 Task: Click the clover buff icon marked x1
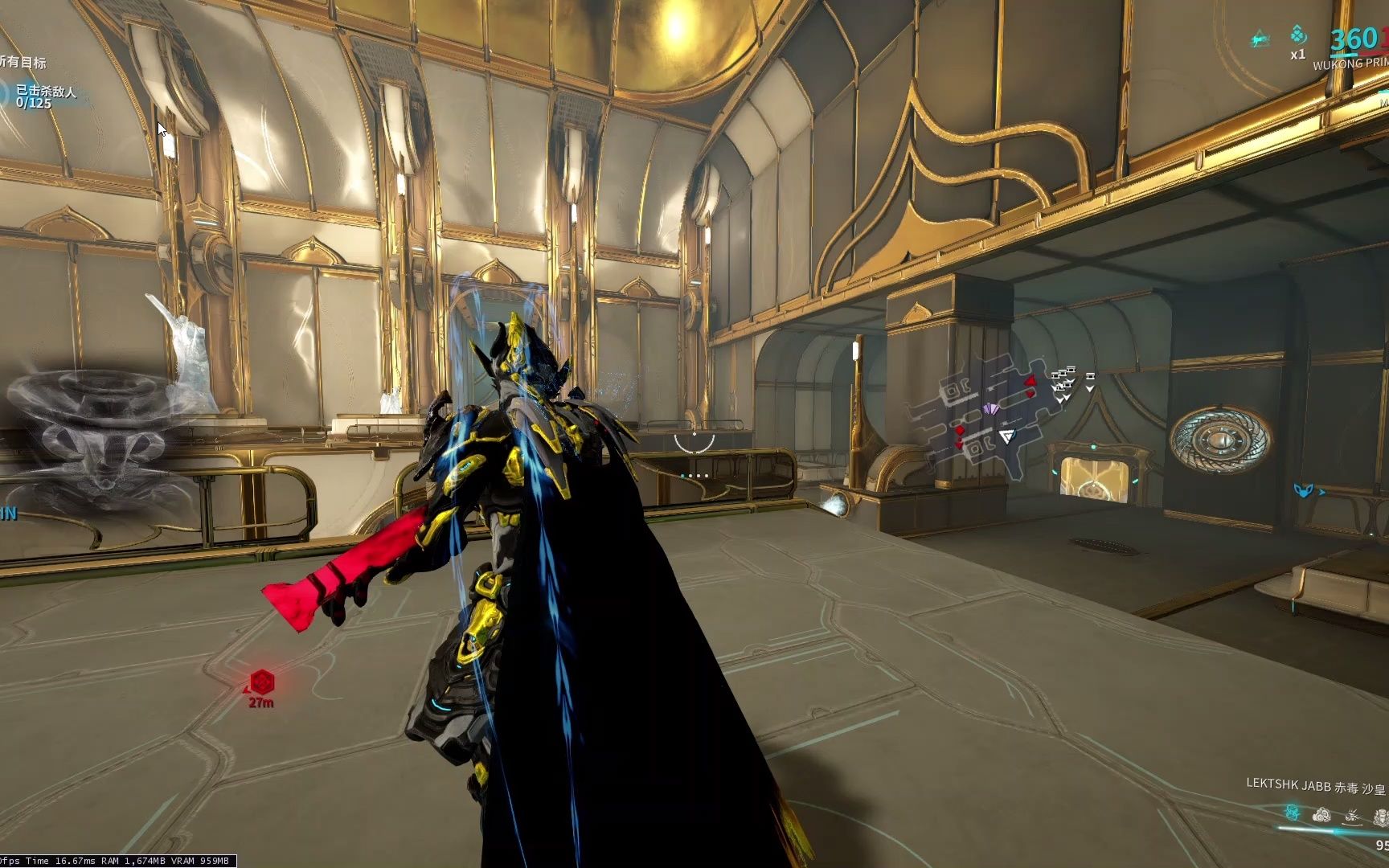coord(1298,37)
